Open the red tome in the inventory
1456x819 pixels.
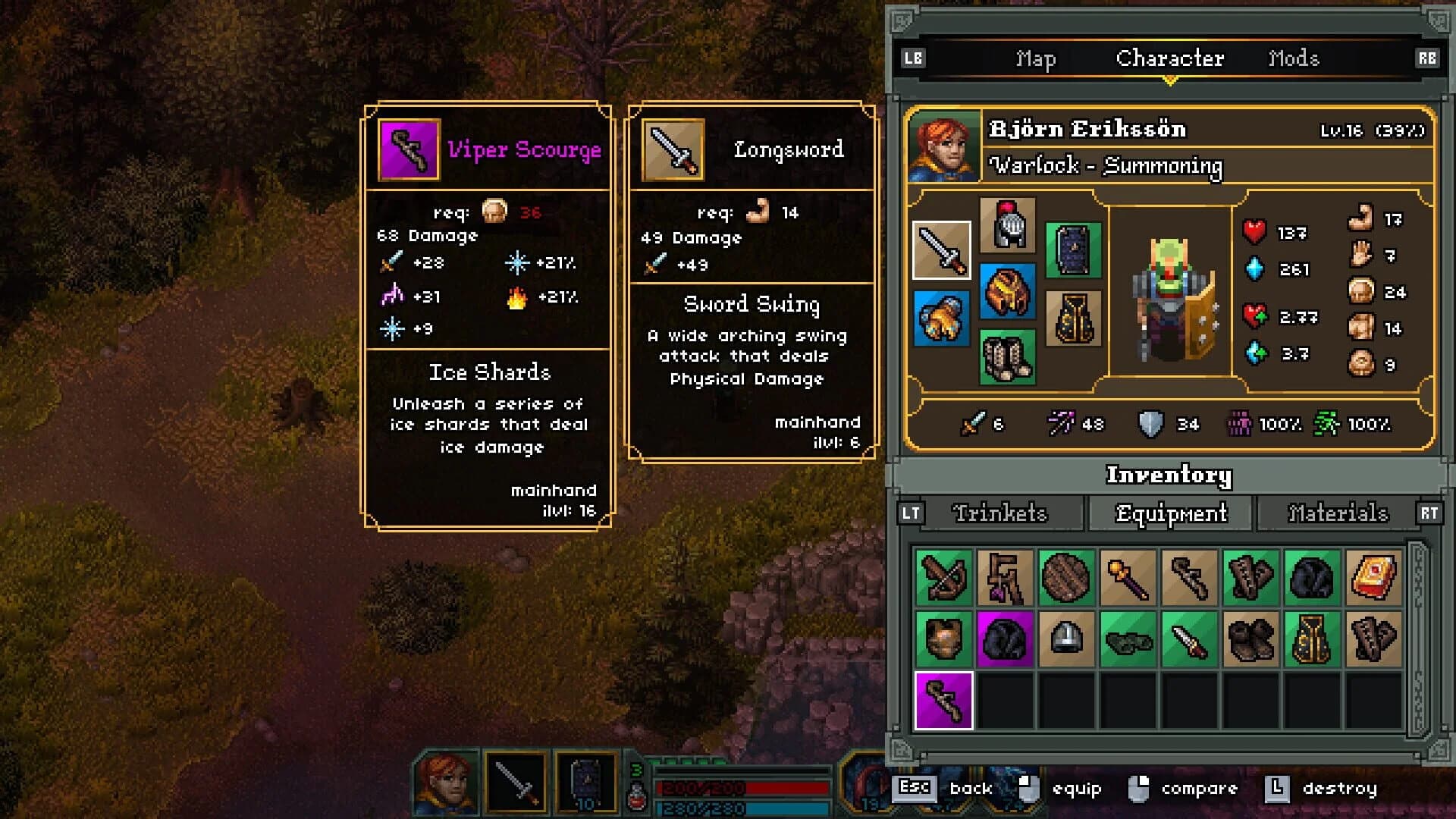click(x=1373, y=579)
